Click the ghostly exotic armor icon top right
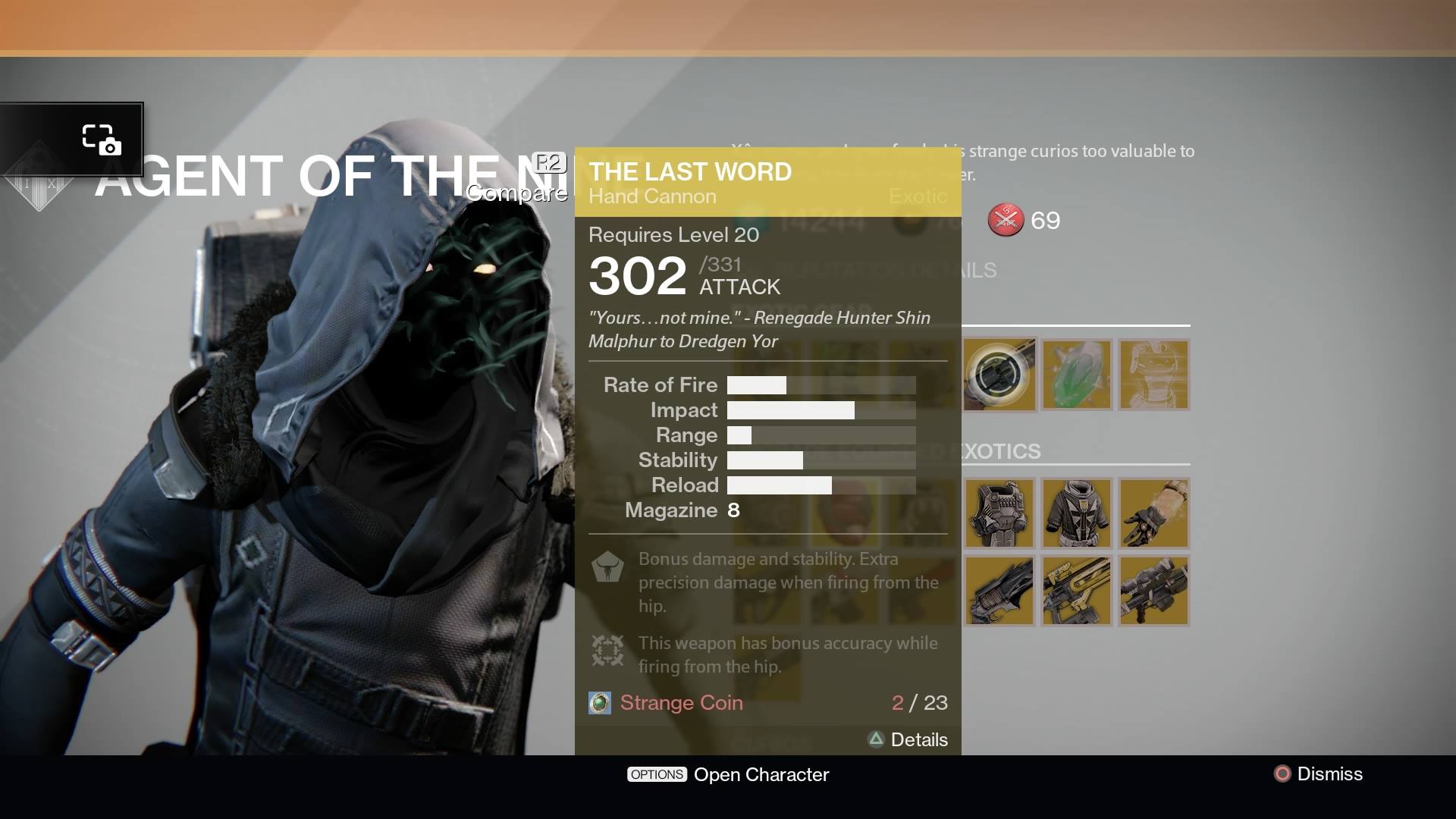Viewport: 1456px width, 819px height. 1154,375
